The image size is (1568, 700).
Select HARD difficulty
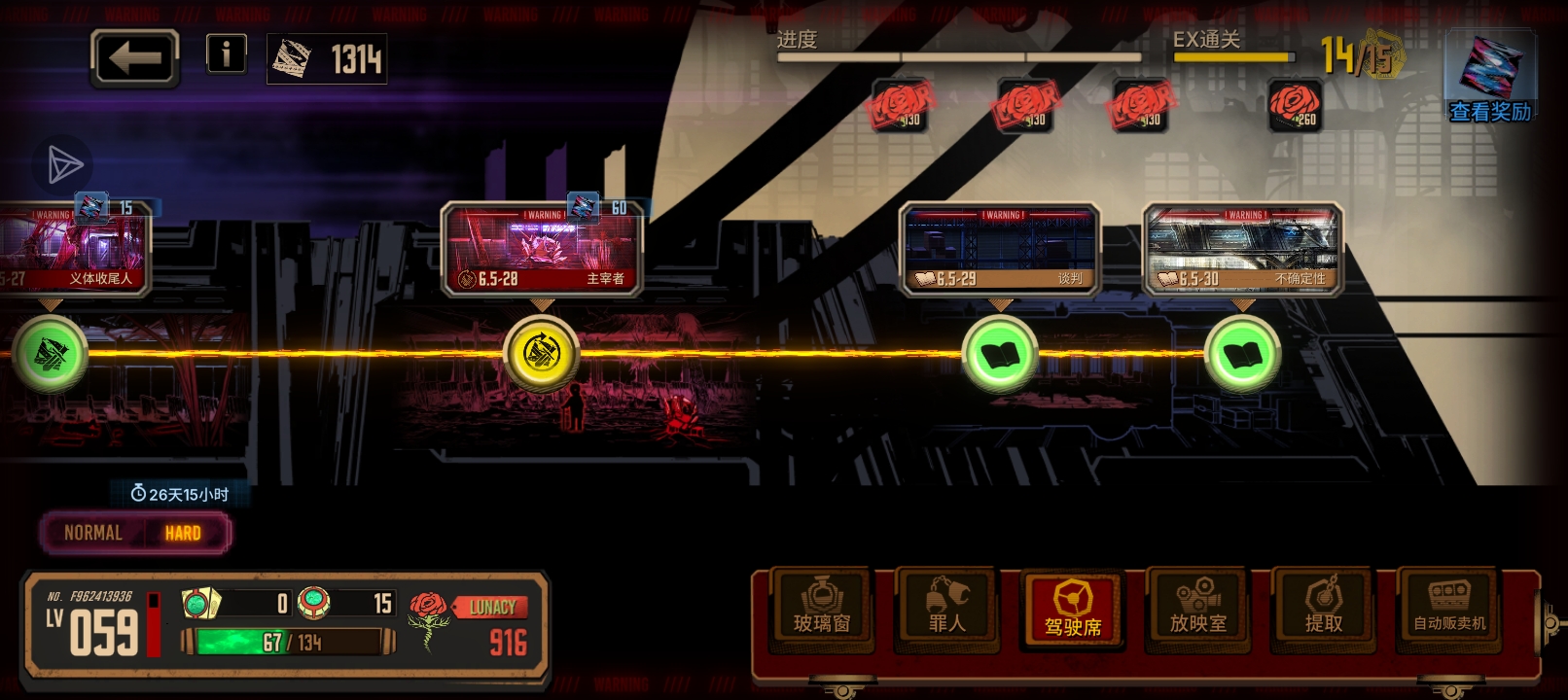click(x=183, y=533)
